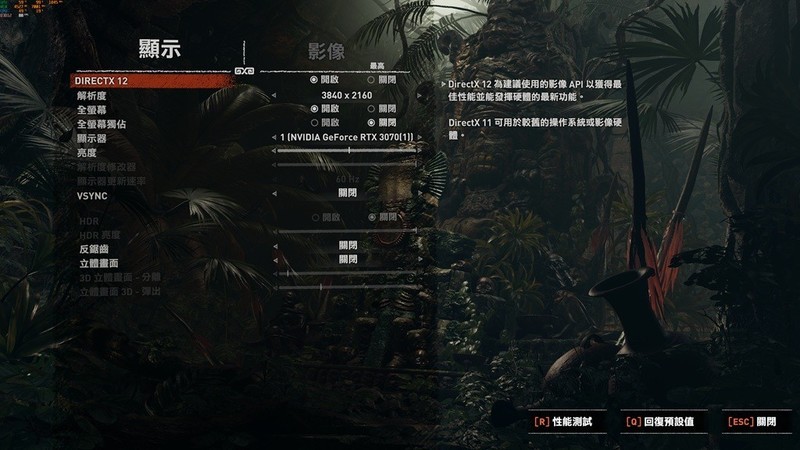Turn DirectX 12 off via 關閉 radio
Screen dimensions: 800x450
[x=371, y=79]
